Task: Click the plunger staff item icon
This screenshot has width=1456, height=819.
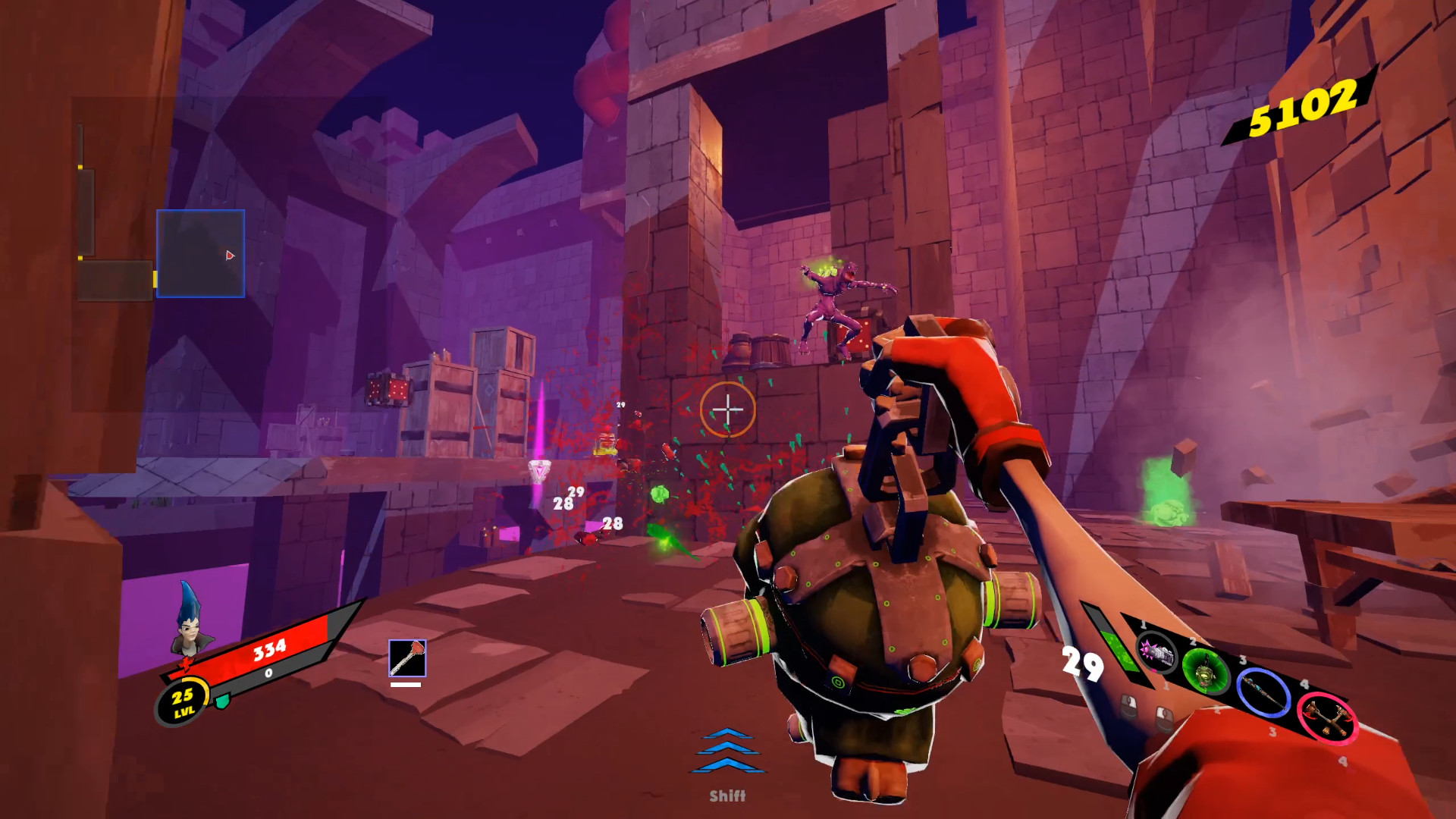Action: click(407, 660)
